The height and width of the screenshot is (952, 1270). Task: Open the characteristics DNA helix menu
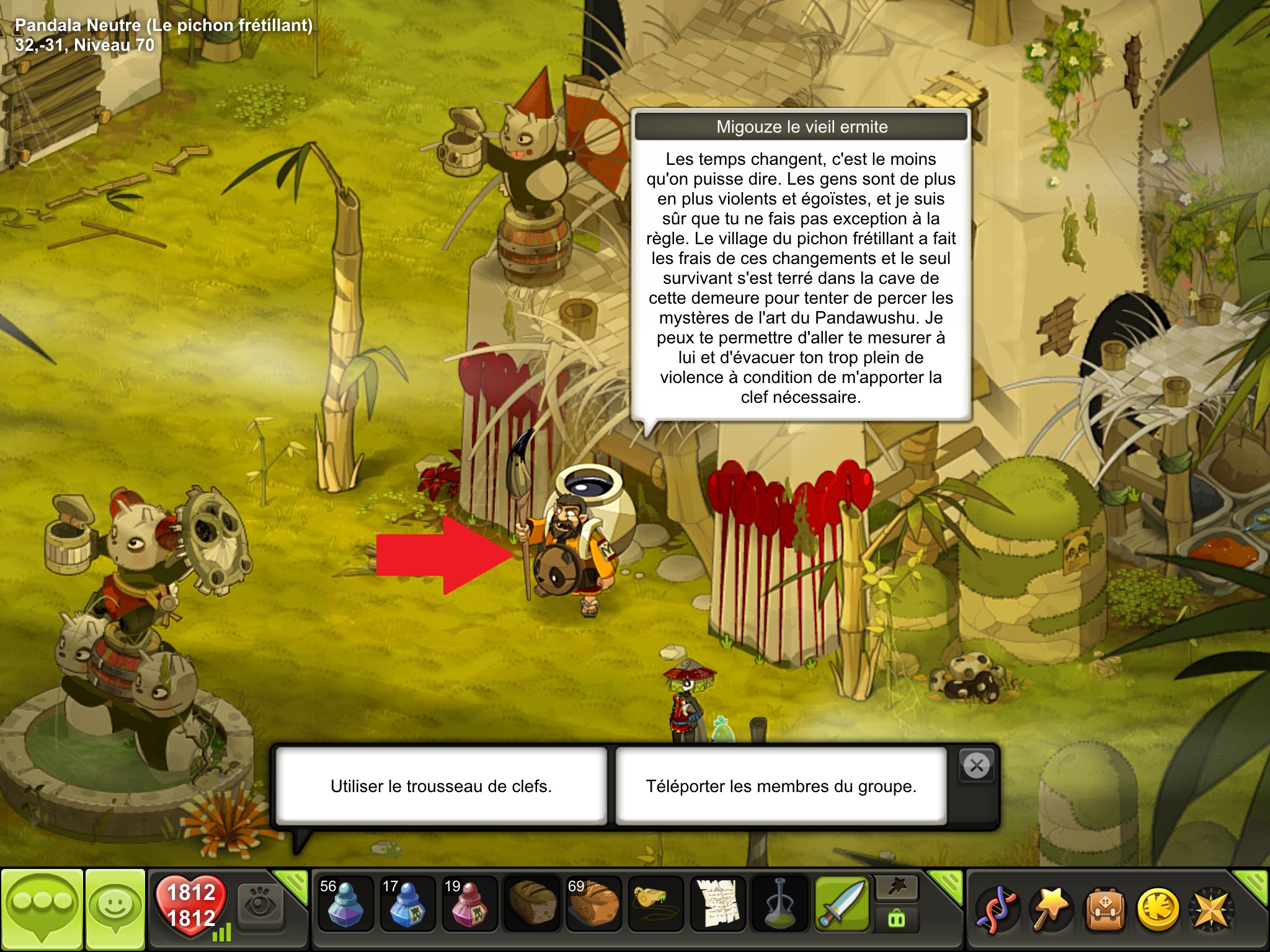pos(996,909)
